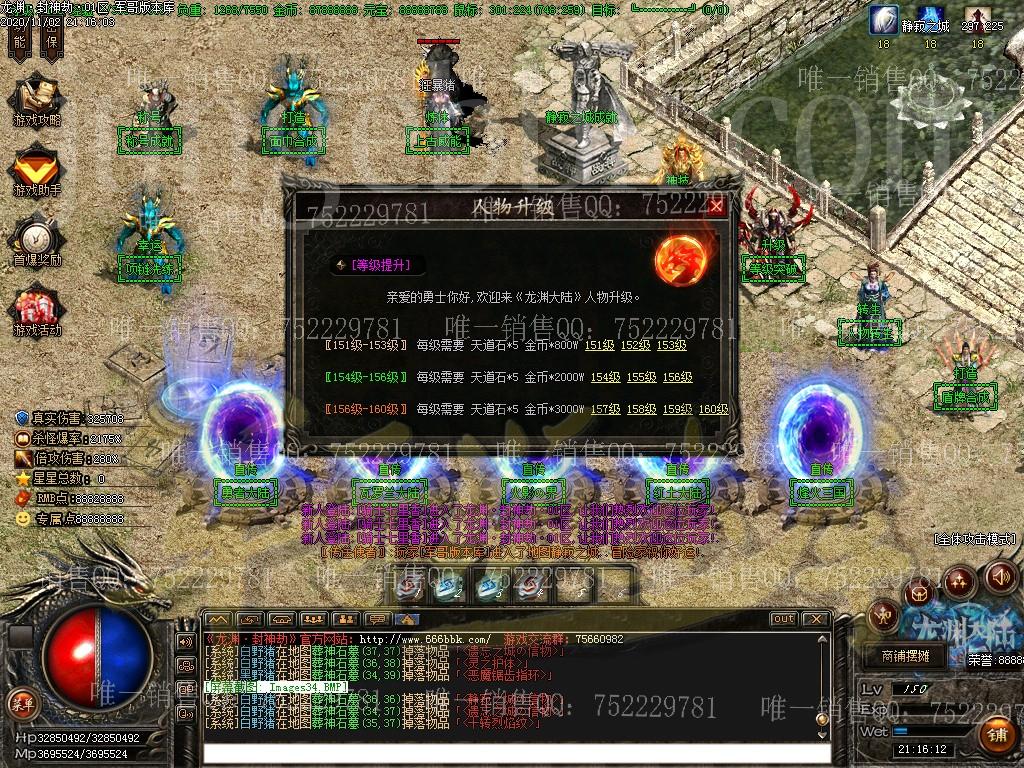Viewport: 1024px width, 768px height.
Task: Select the 153级 upgrade link
Action: [x=671, y=345]
